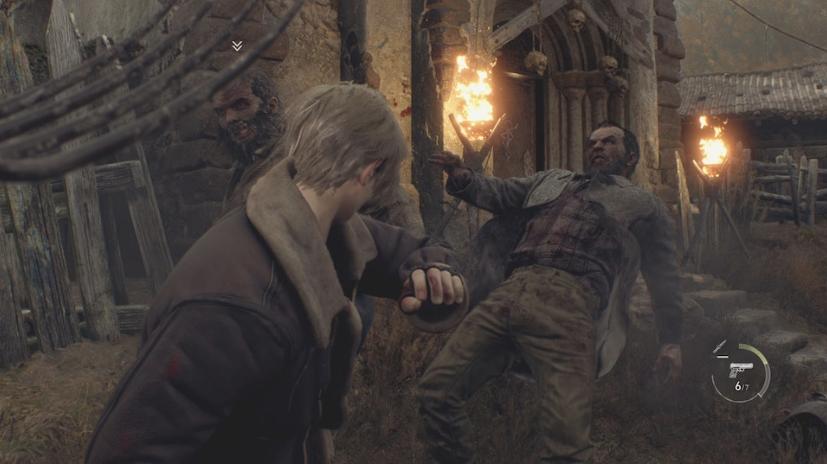Click the objective chevron marker

coord(237,46)
